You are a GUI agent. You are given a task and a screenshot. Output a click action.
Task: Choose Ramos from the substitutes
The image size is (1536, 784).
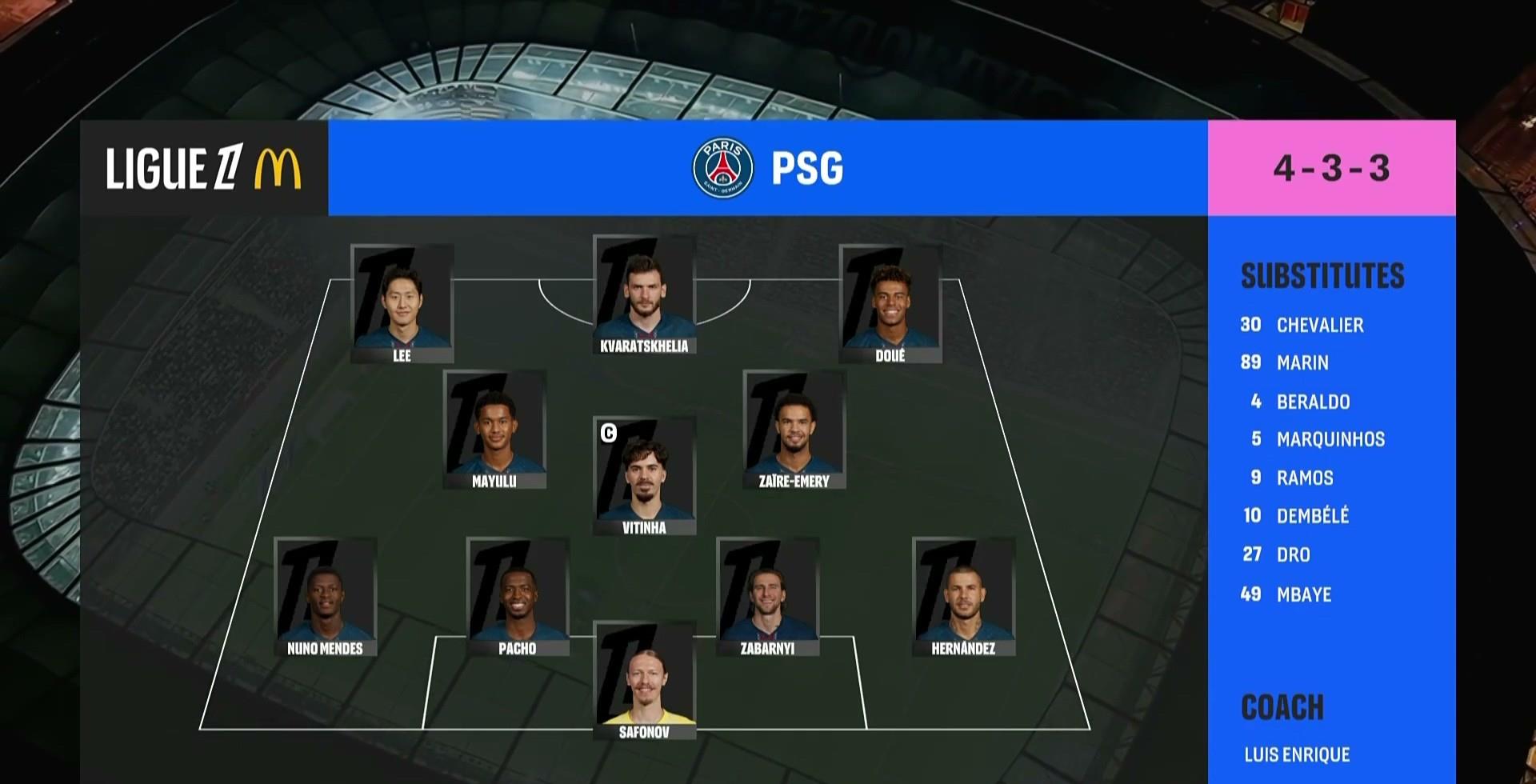pos(1304,478)
